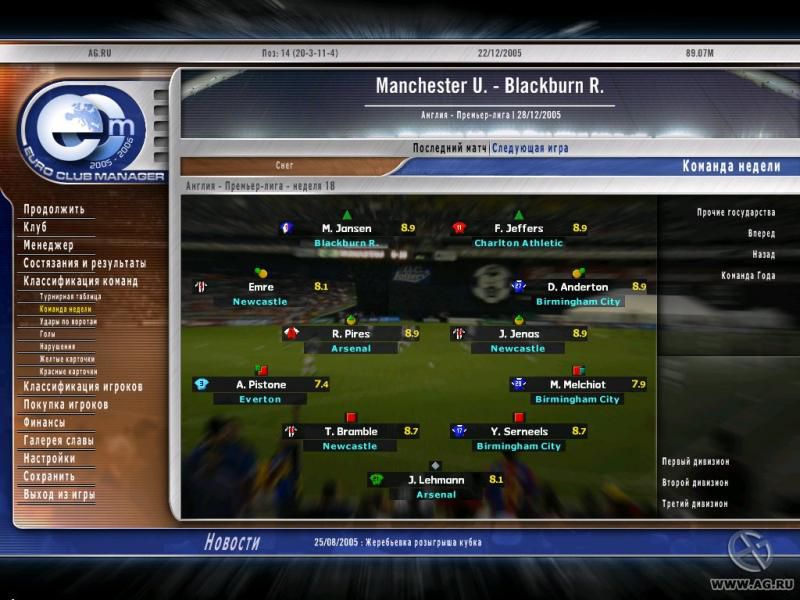Go to Покупка игроков
800x600 pixels.
point(66,405)
